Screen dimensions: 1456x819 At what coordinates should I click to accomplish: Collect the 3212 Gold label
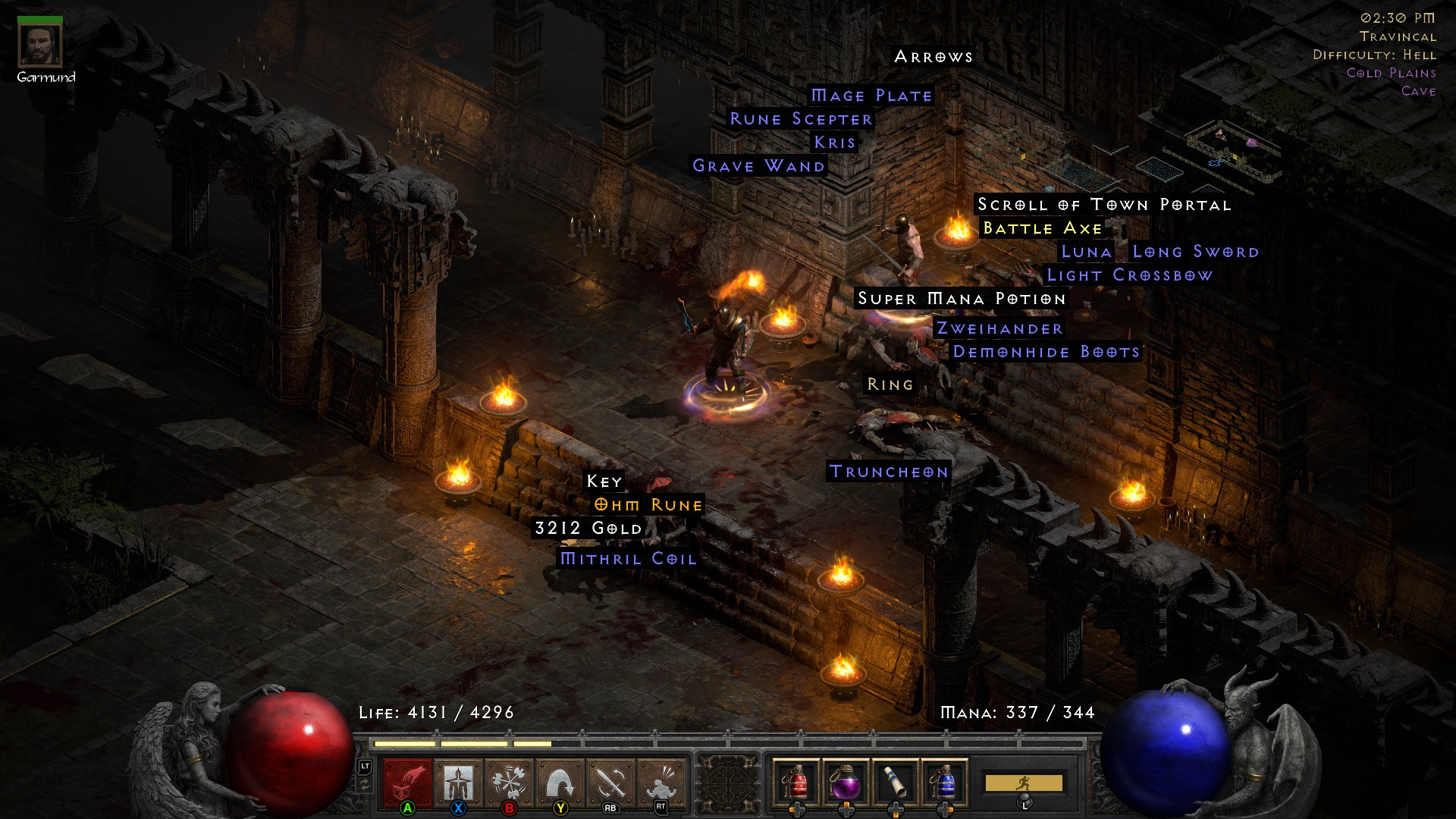(588, 529)
